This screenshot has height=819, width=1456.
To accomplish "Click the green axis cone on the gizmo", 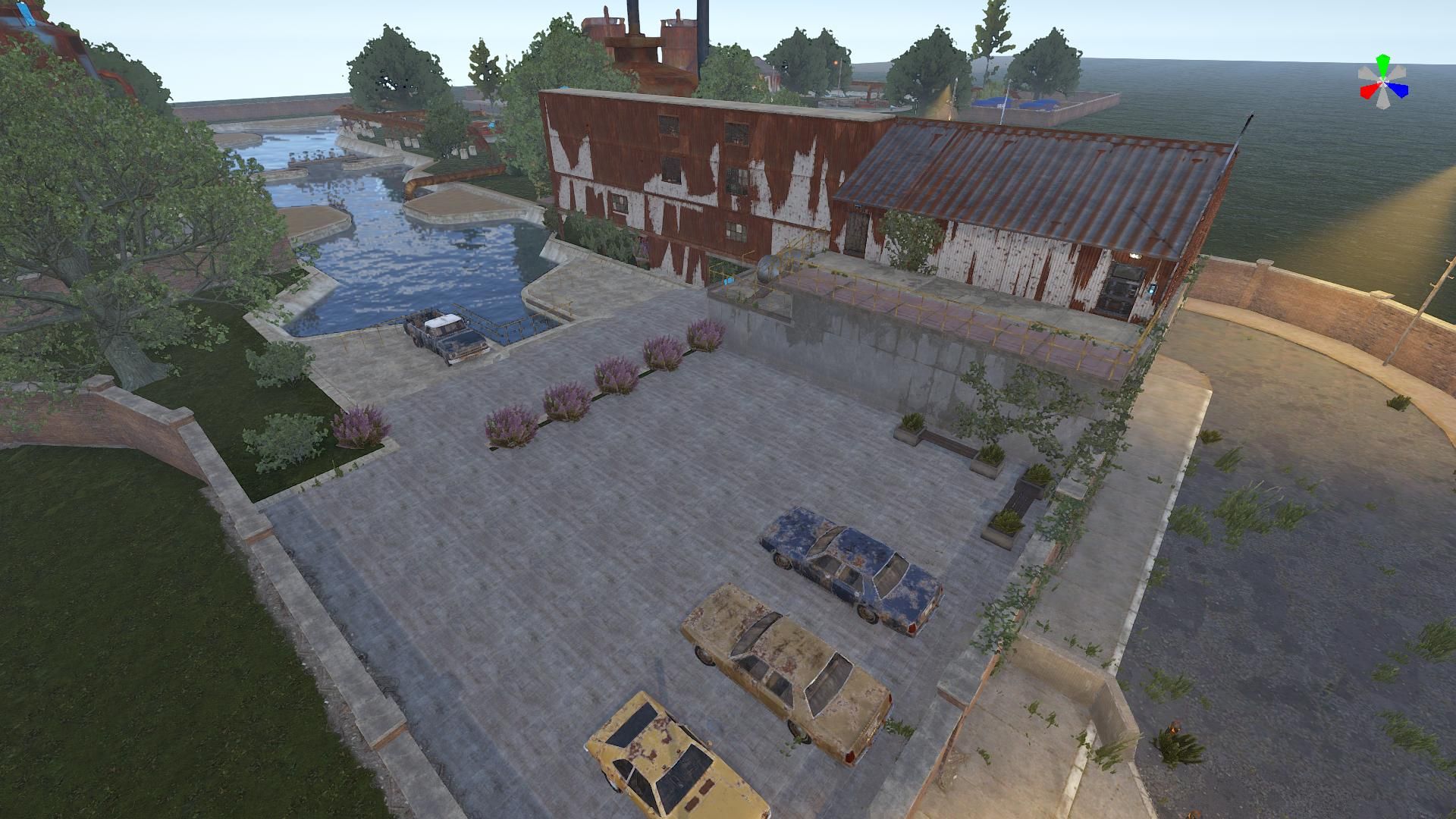I will [x=1383, y=62].
